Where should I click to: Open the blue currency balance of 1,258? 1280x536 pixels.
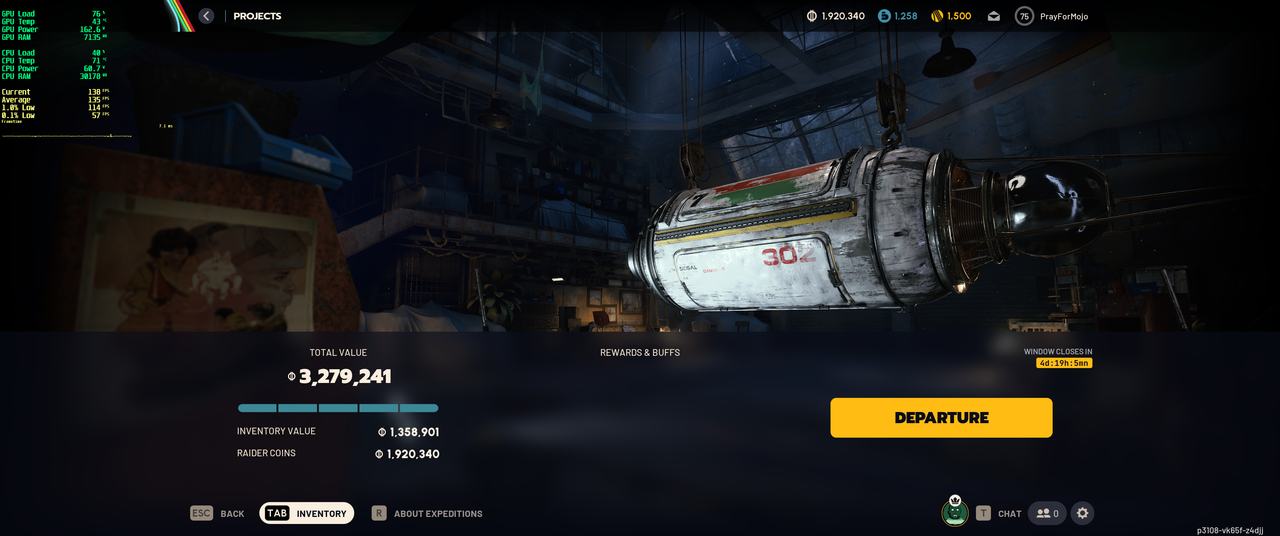tap(897, 16)
